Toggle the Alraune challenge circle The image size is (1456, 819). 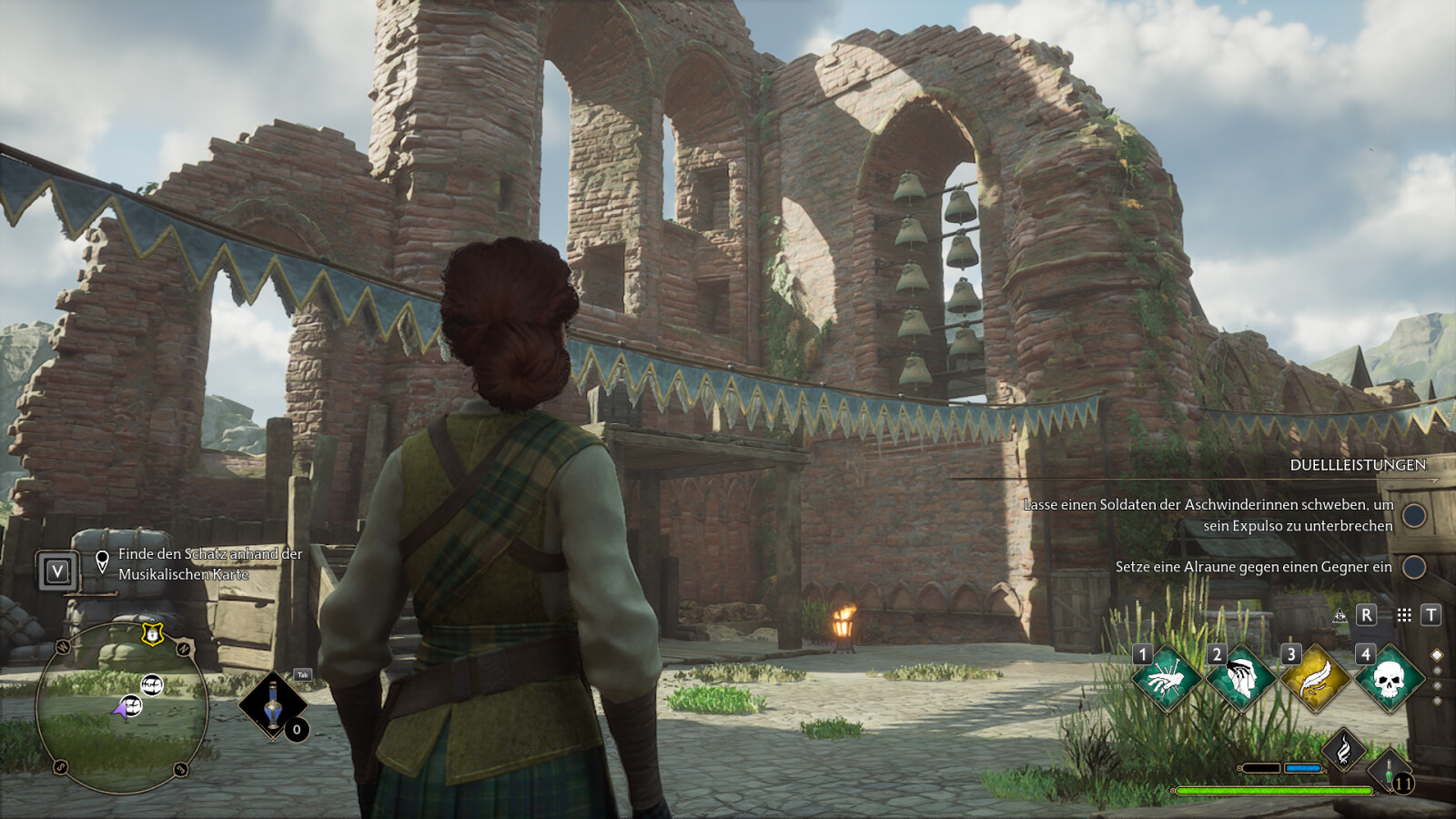click(1413, 567)
